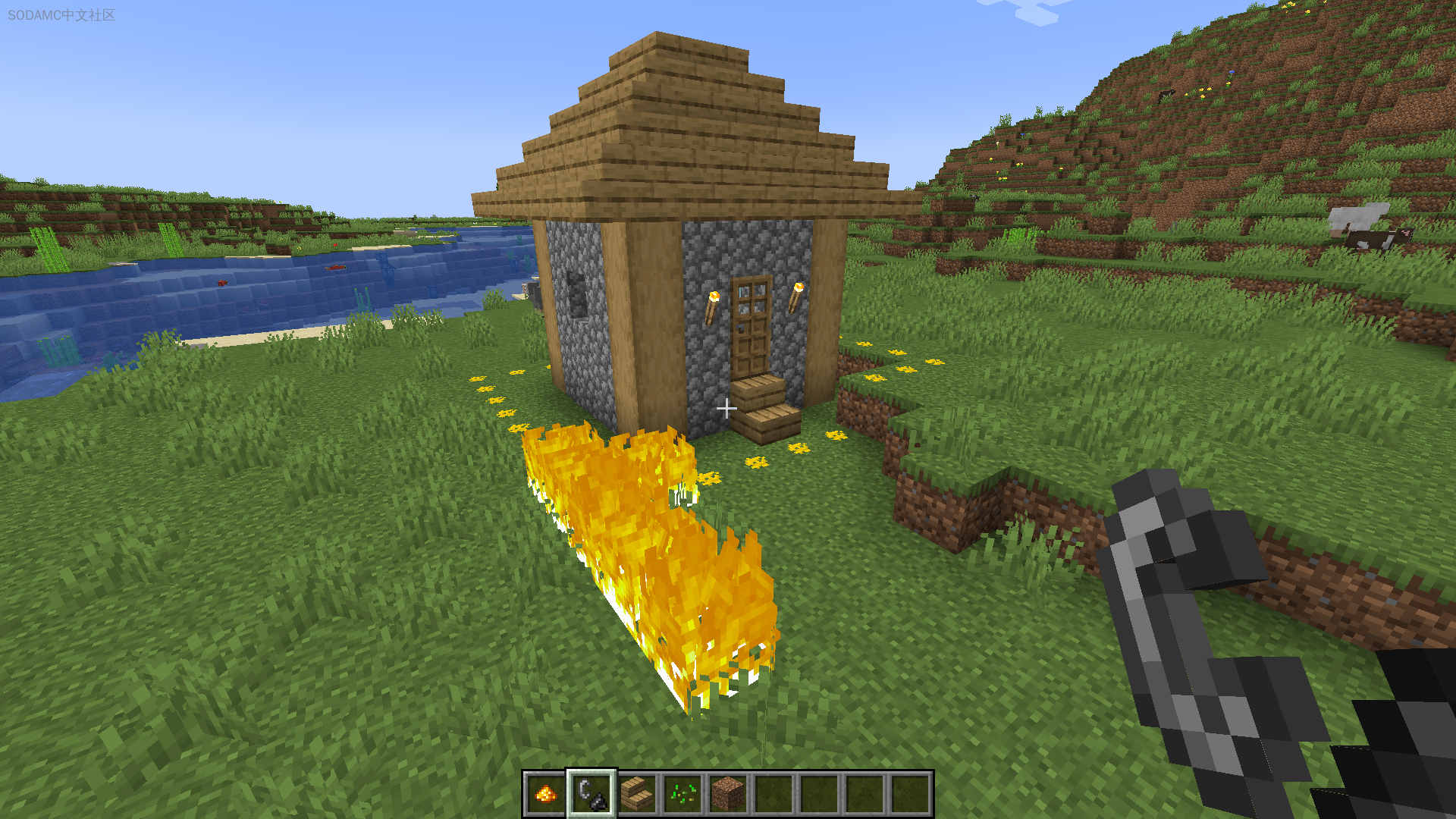Image resolution: width=1456 pixels, height=819 pixels.
Task: Select the blaze powder hotbar slot
Action: [x=545, y=793]
